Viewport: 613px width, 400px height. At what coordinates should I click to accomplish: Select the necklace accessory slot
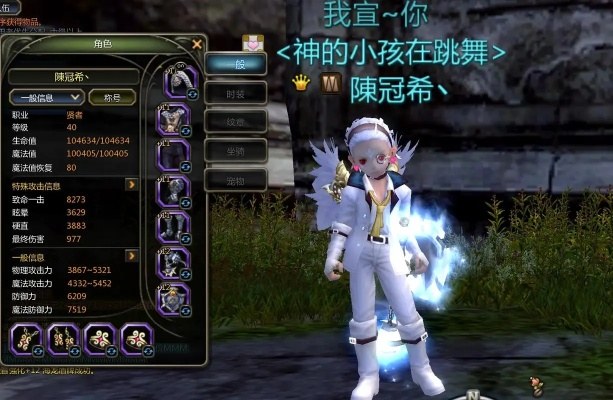coord(24,339)
